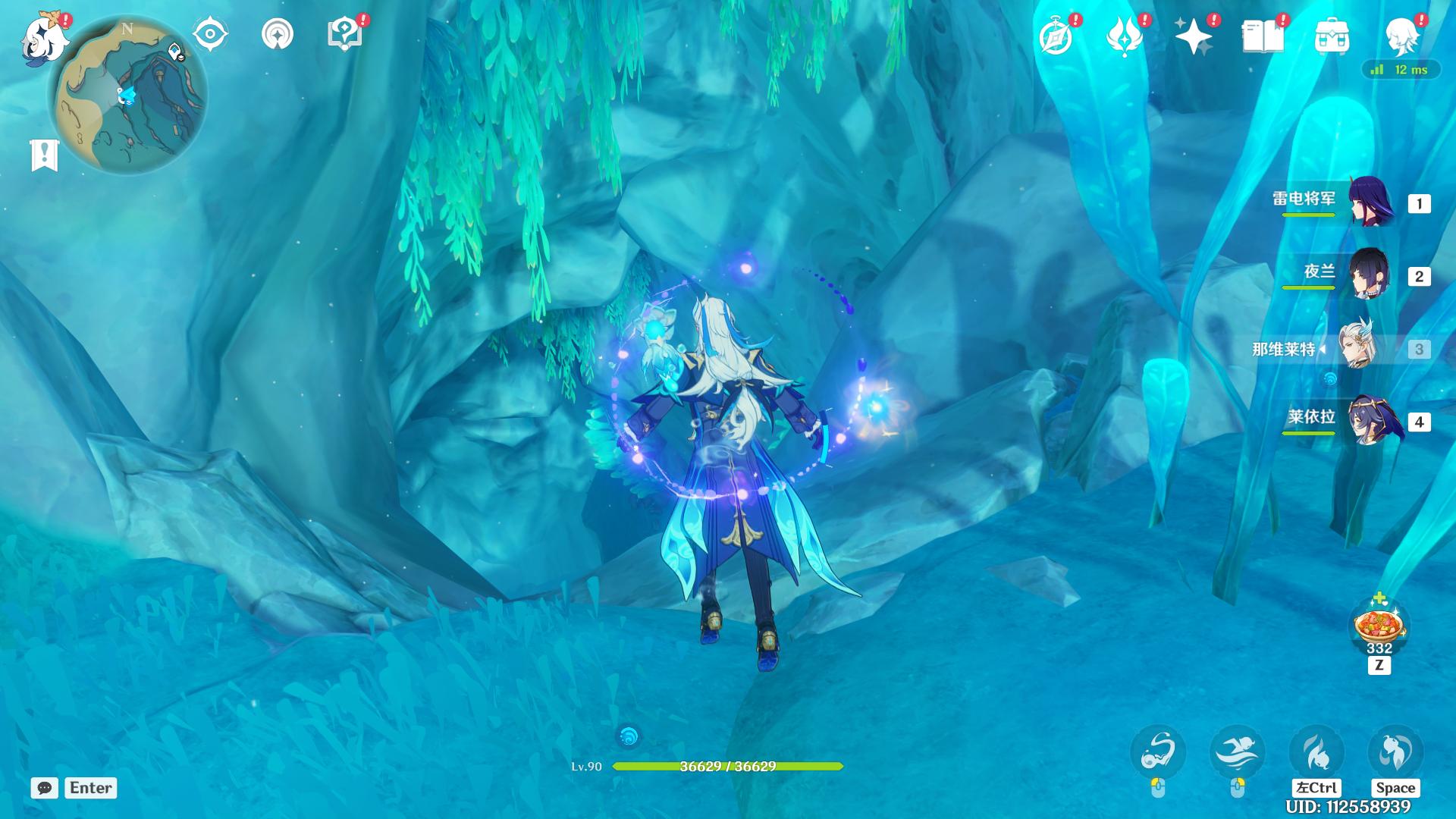Open the compass events icon

point(1056,36)
